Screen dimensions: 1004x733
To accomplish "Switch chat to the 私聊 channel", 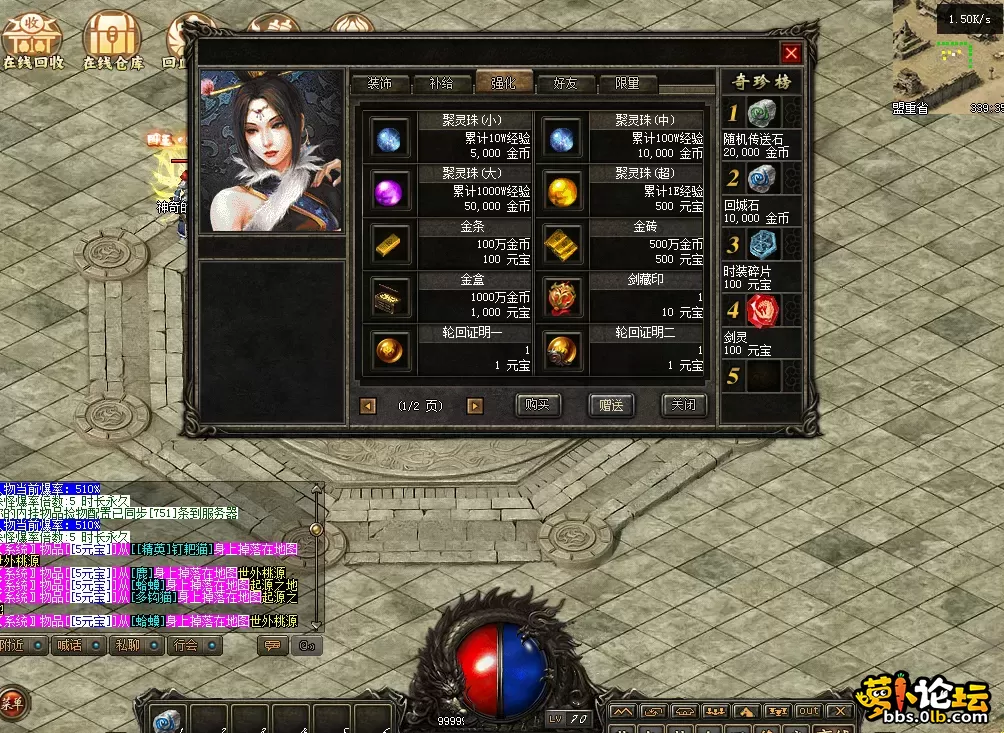I will (x=134, y=645).
